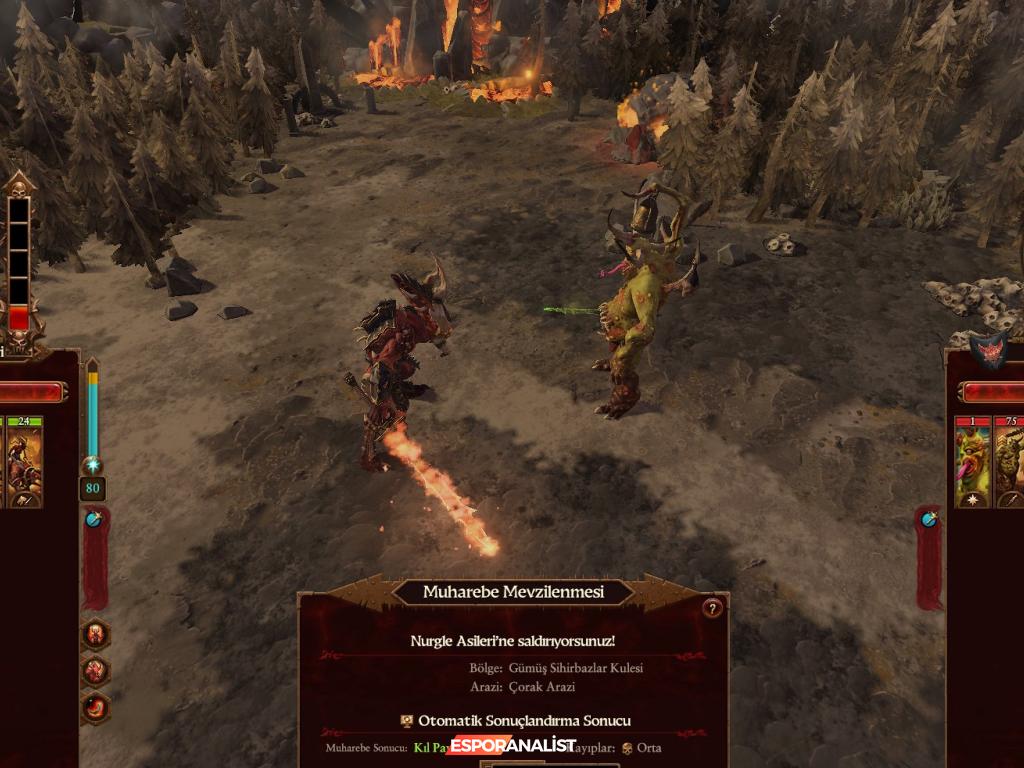Select the Khorne unit card with 24
Viewport: 1024px width, 768px height.
25,464
